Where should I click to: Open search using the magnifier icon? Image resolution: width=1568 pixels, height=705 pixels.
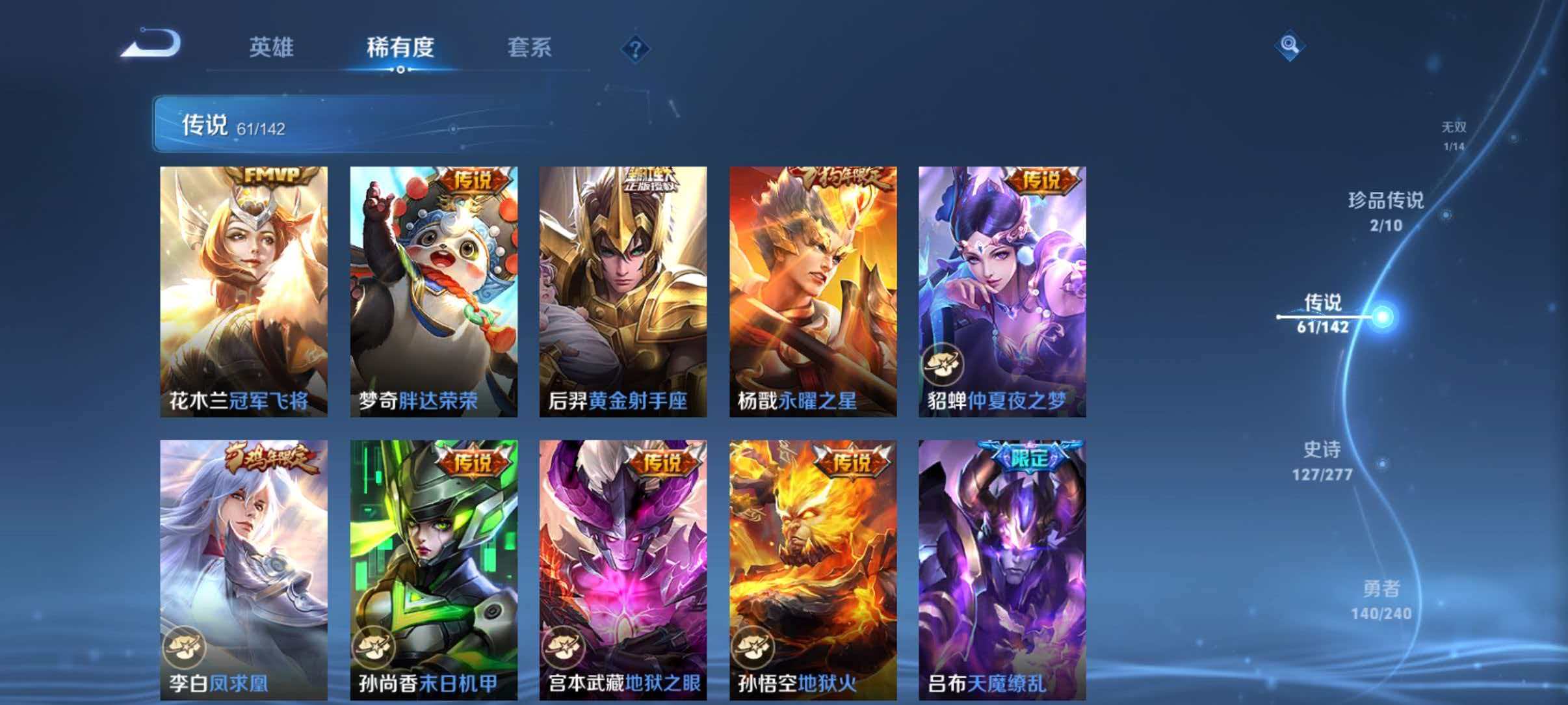(1290, 46)
